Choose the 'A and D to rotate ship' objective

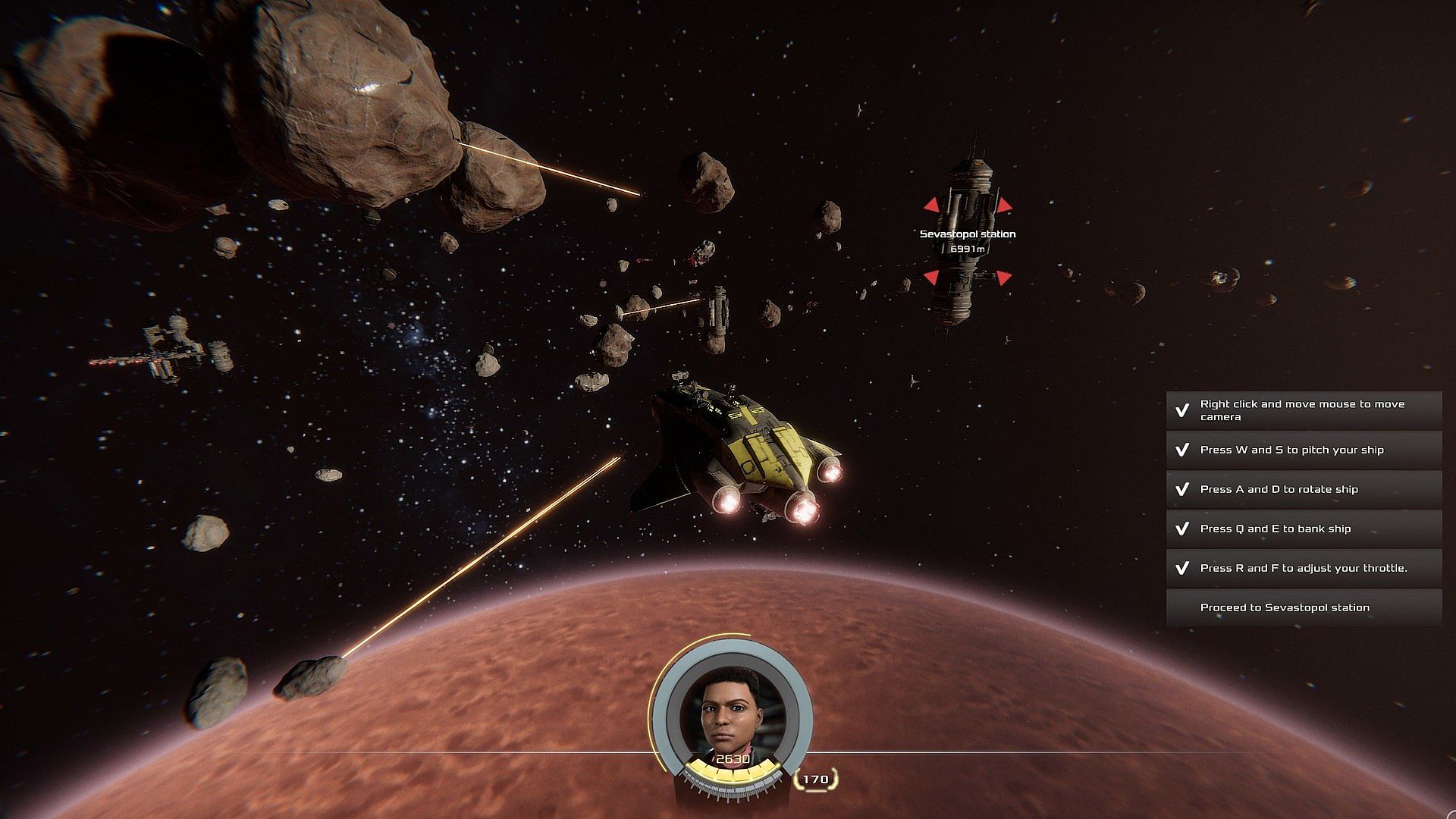(x=1303, y=489)
